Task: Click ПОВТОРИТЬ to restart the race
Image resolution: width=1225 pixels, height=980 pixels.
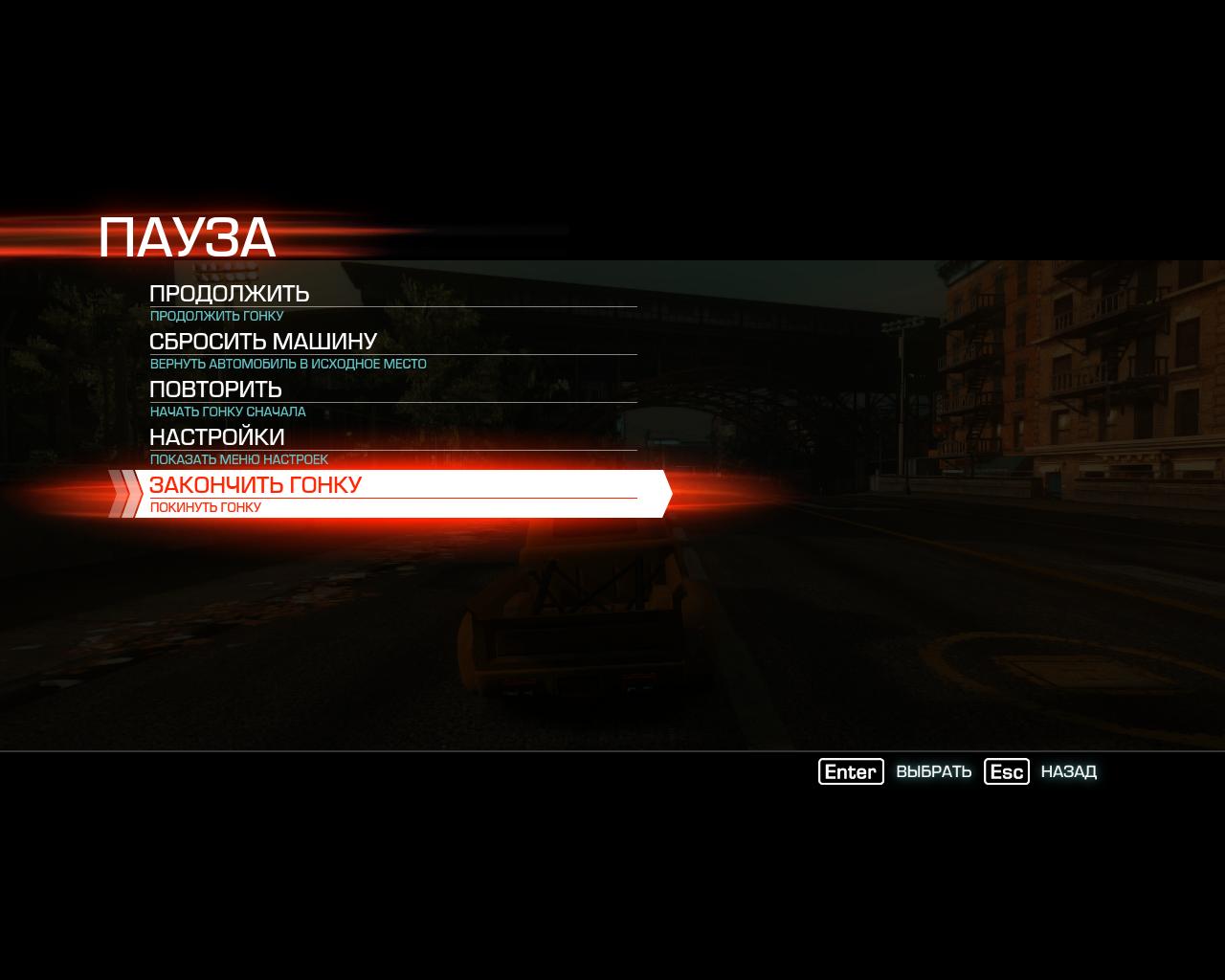Action: [x=215, y=390]
